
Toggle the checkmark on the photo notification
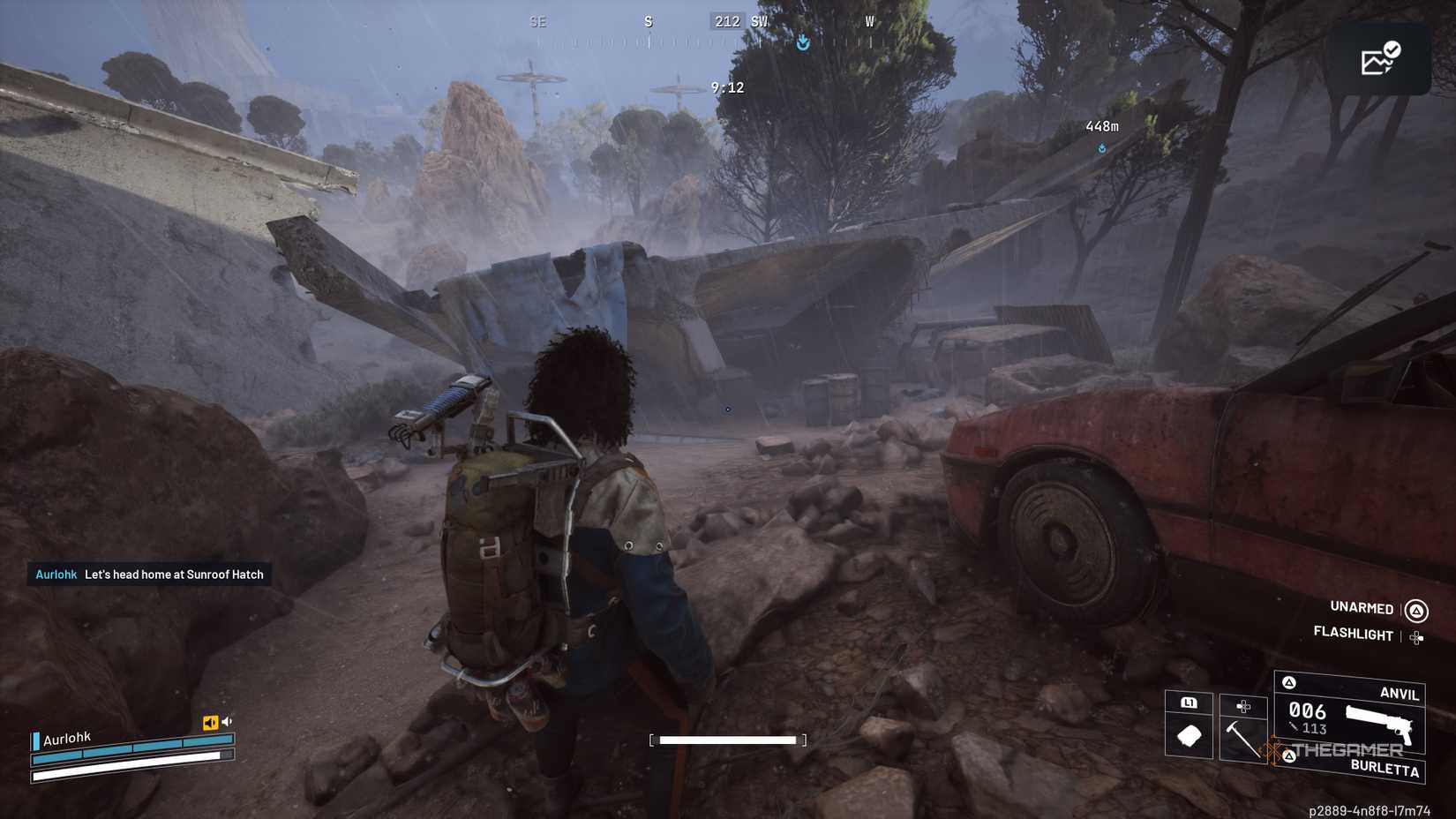pyautogui.click(x=1392, y=49)
